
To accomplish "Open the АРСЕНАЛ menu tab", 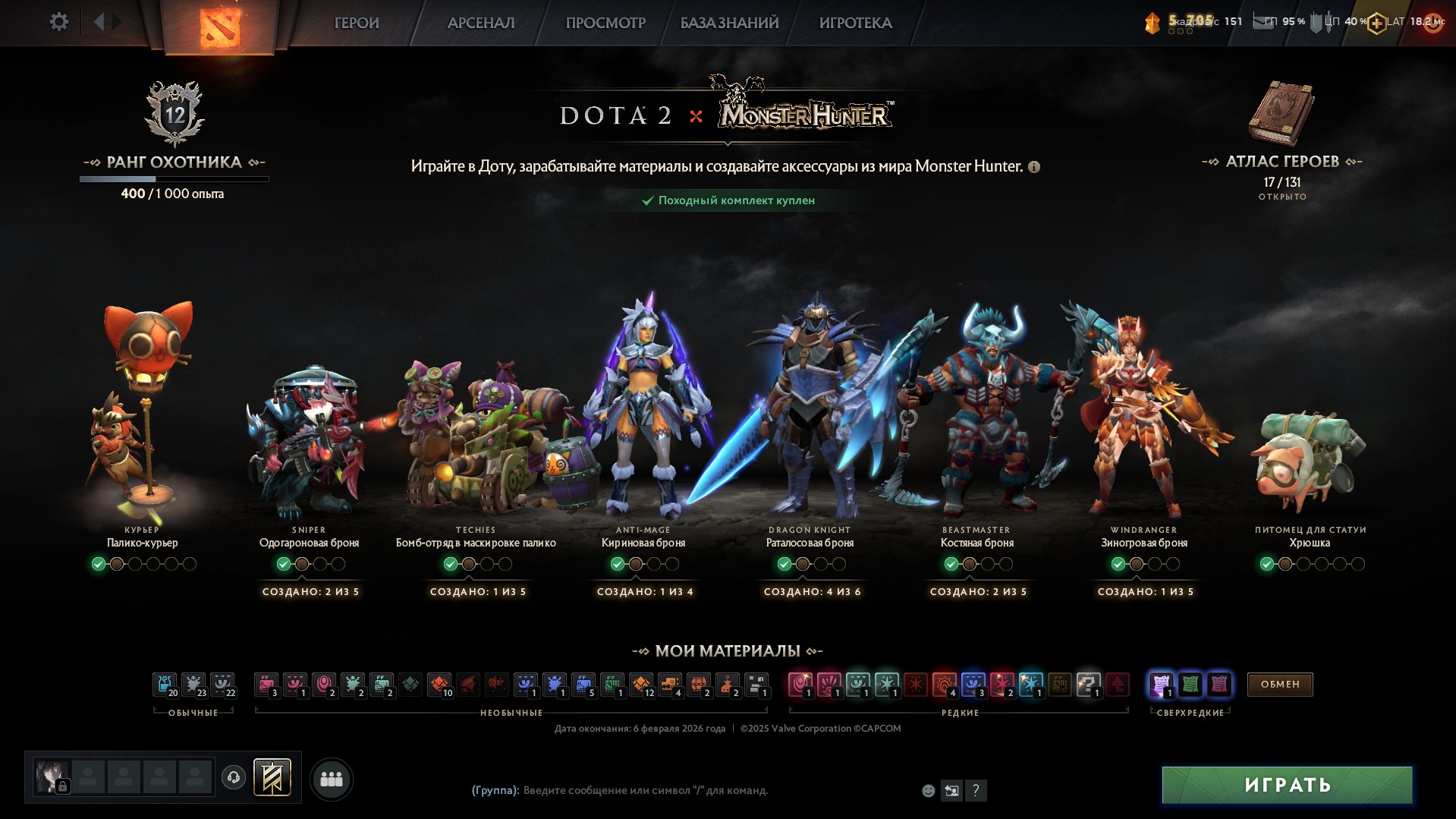I will (480, 23).
